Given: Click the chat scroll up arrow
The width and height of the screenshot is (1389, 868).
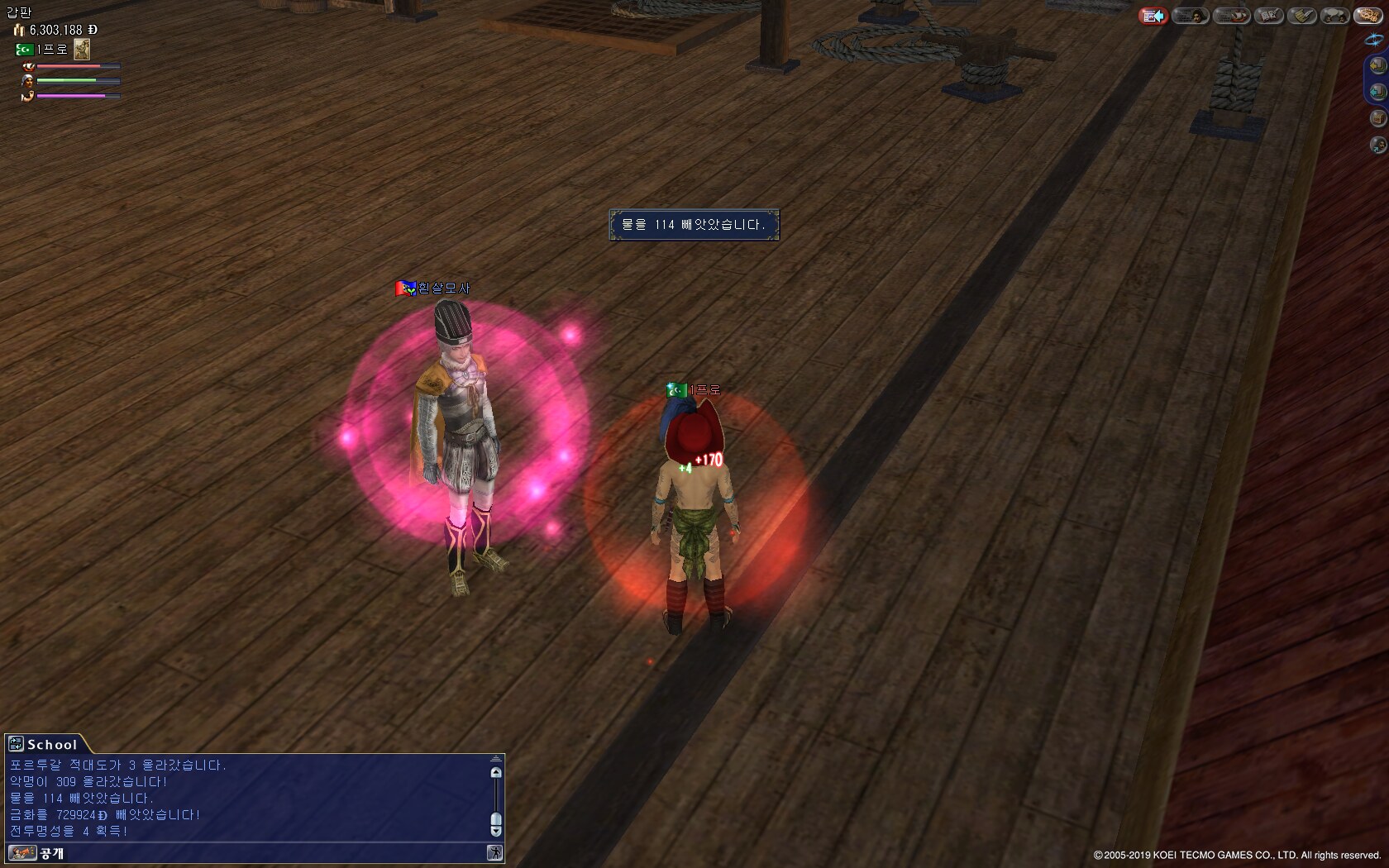Looking at the screenshot, I should [x=496, y=773].
